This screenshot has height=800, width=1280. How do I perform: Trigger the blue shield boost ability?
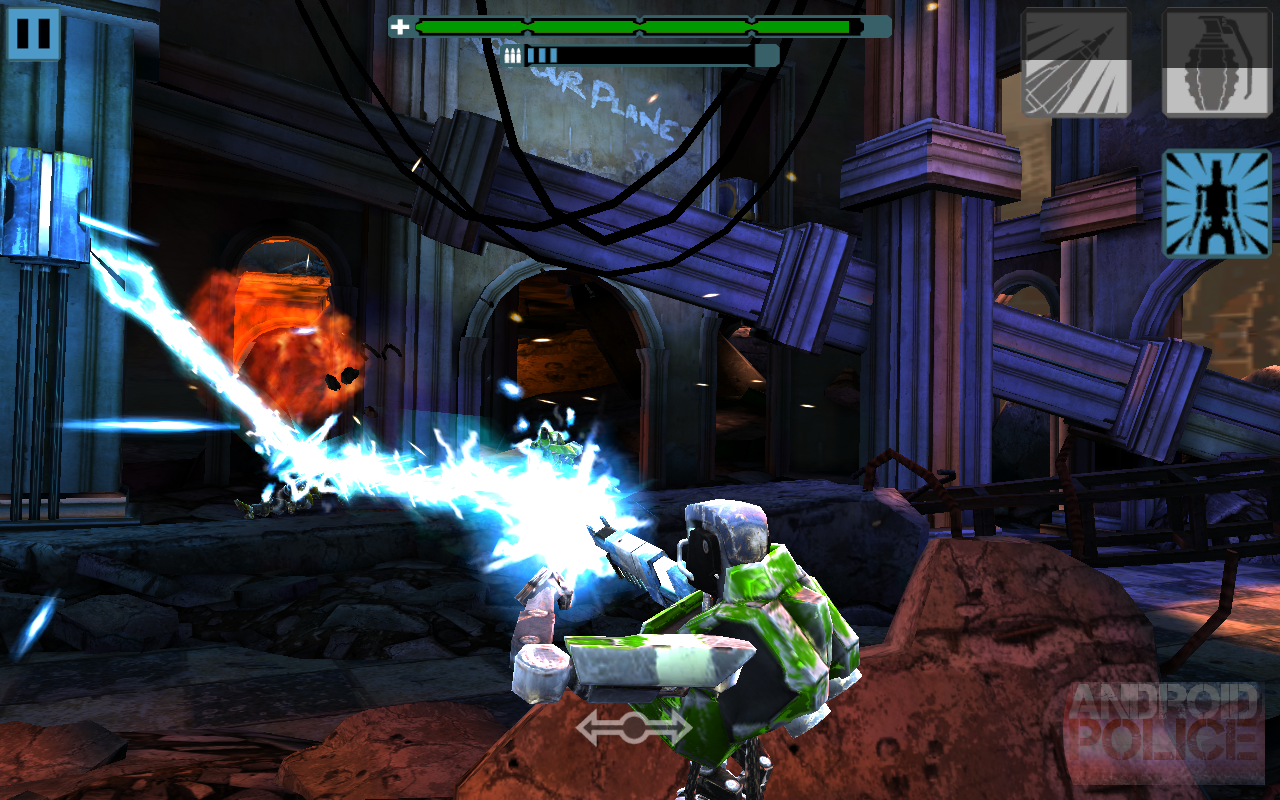[1215, 203]
